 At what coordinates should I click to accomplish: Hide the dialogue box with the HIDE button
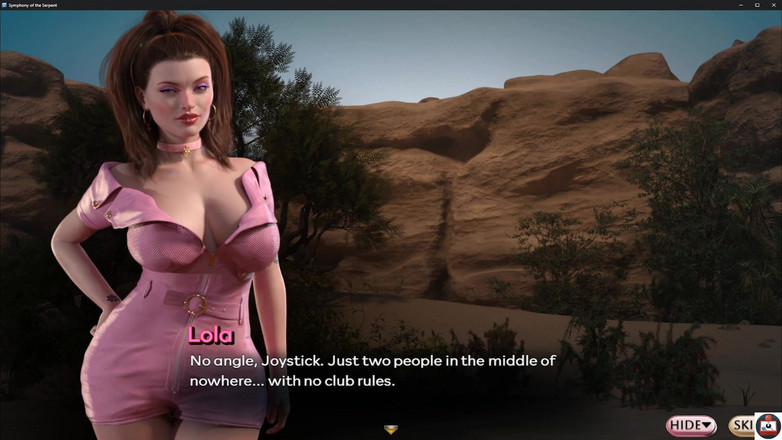(x=691, y=425)
